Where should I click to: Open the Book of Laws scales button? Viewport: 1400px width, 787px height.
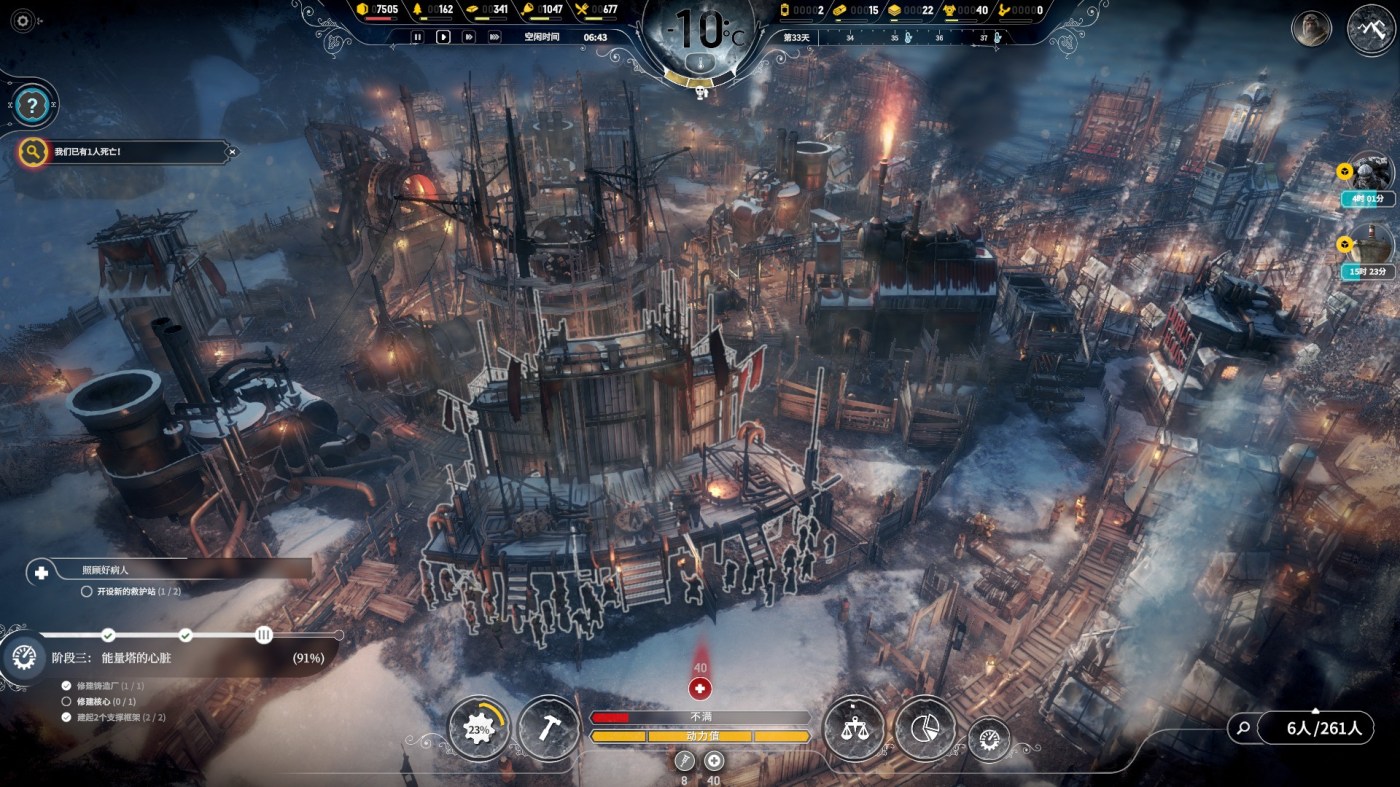pyautogui.click(x=853, y=727)
